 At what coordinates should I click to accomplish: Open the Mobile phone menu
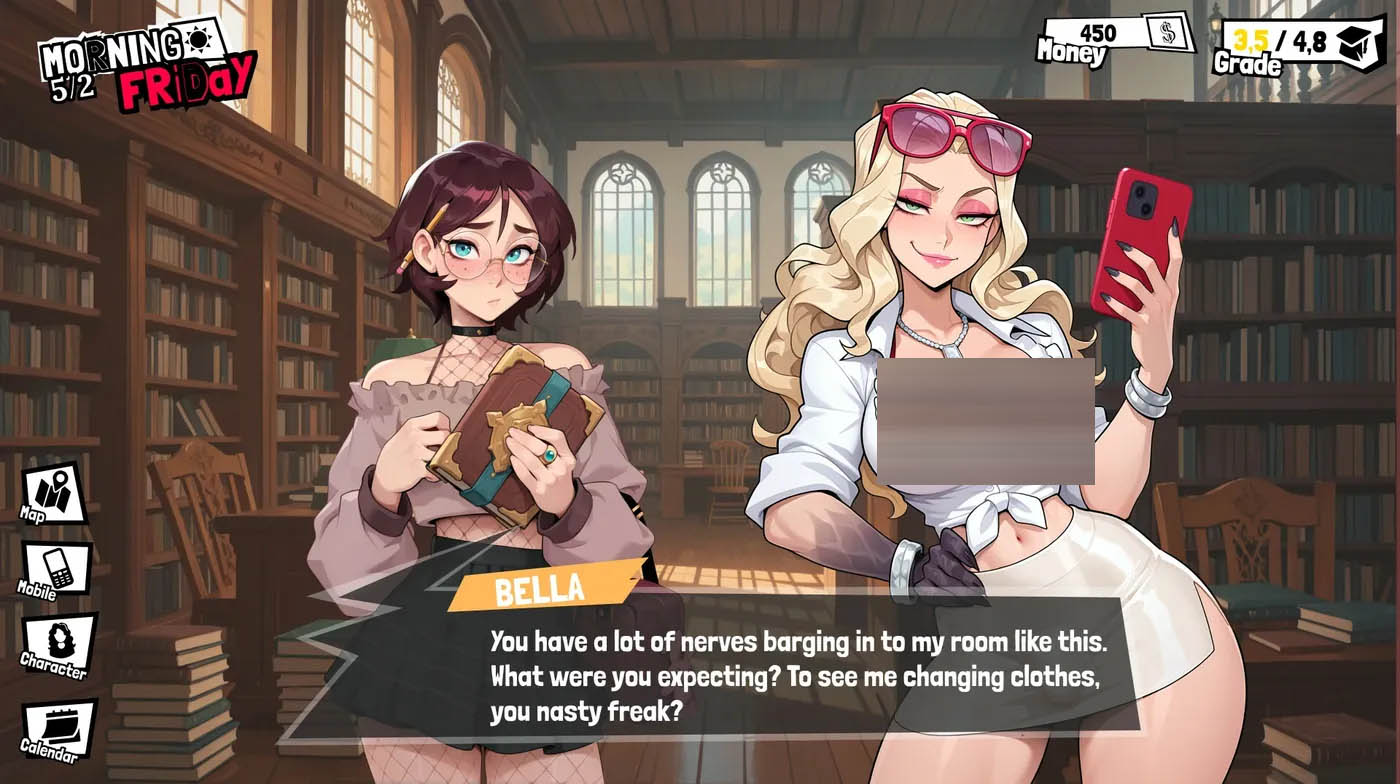pyautogui.click(x=57, y=567)
